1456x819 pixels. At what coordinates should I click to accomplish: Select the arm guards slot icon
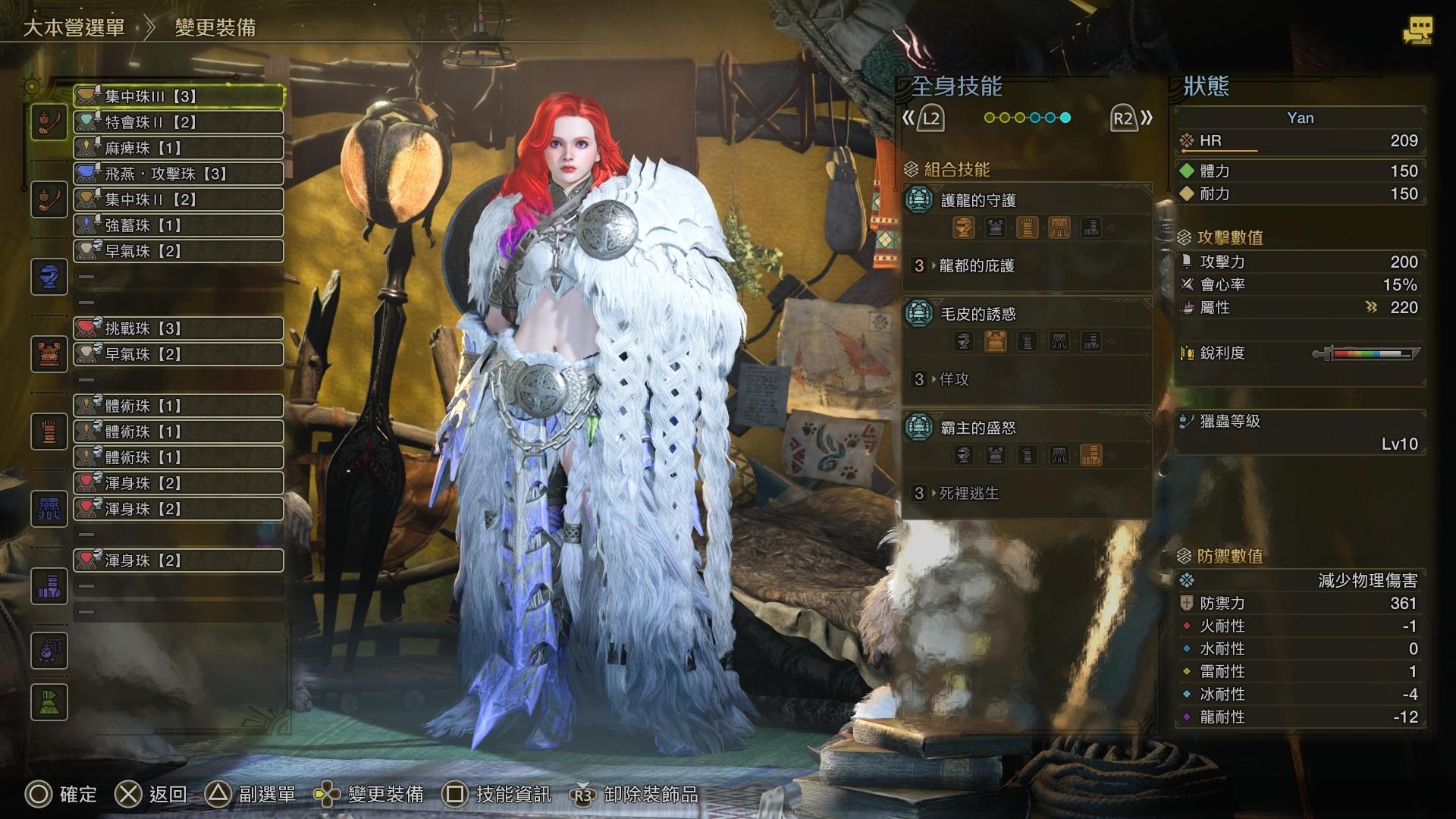49,431
